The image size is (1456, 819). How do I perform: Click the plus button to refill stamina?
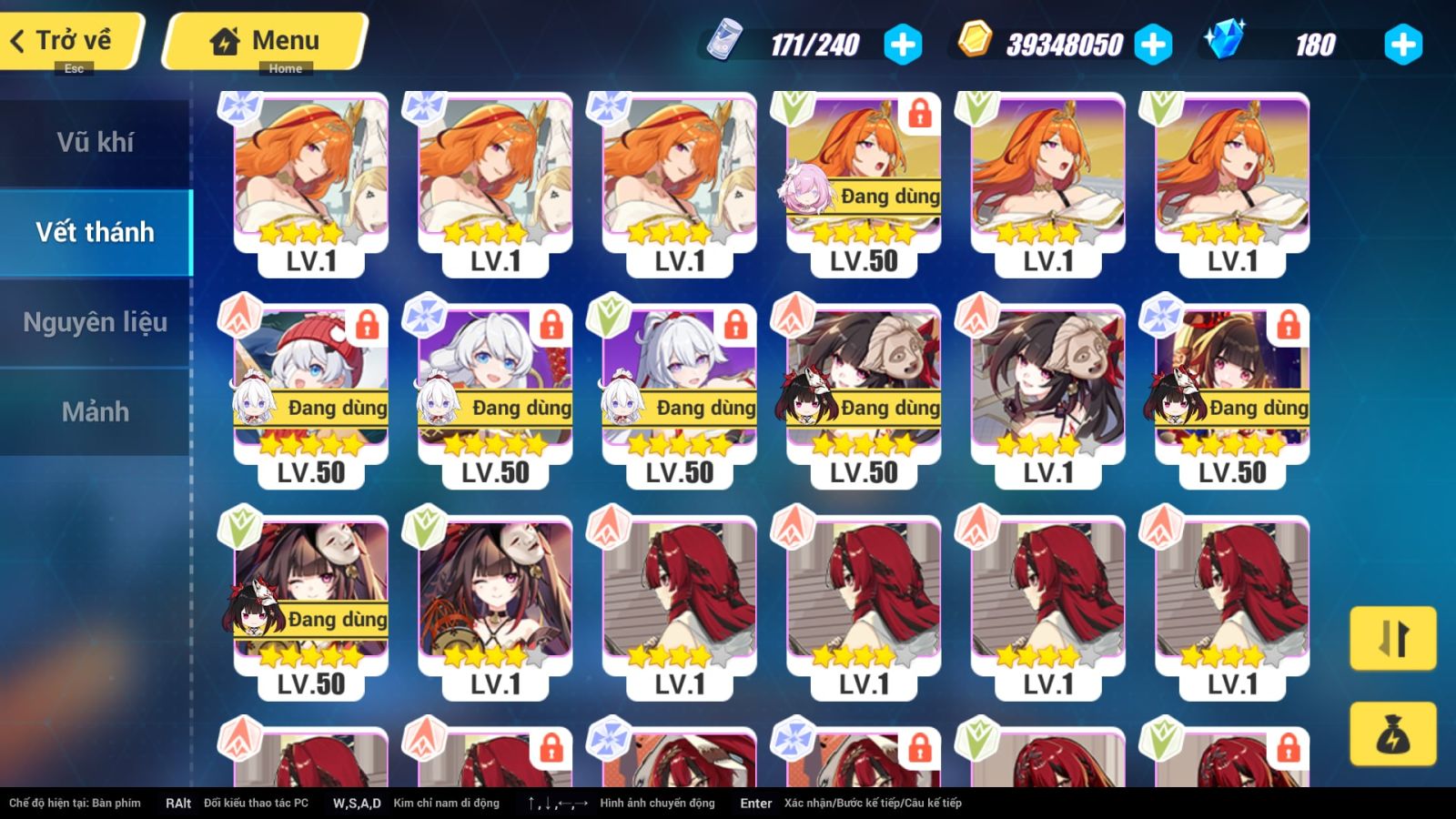tap(902, 41)
